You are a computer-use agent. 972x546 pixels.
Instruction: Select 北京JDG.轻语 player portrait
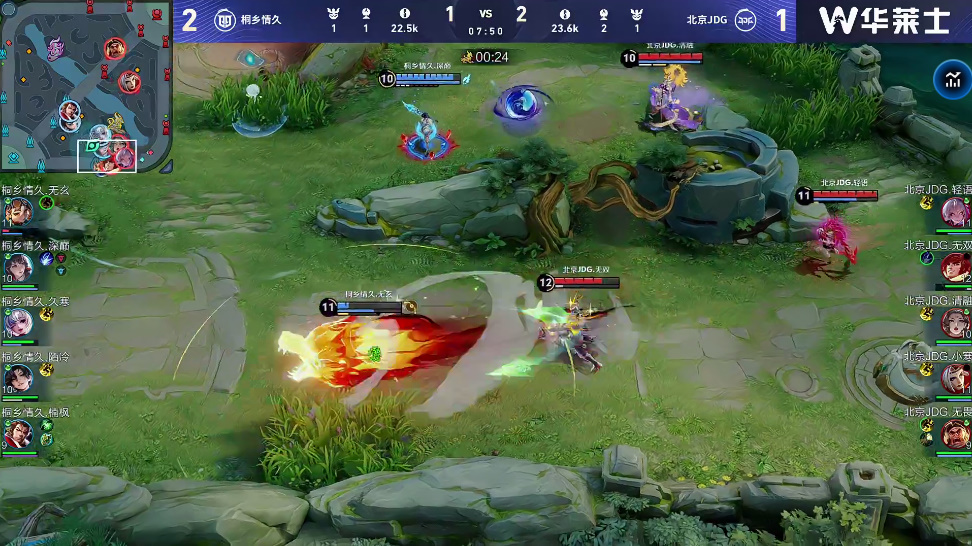tap(954, 211)
